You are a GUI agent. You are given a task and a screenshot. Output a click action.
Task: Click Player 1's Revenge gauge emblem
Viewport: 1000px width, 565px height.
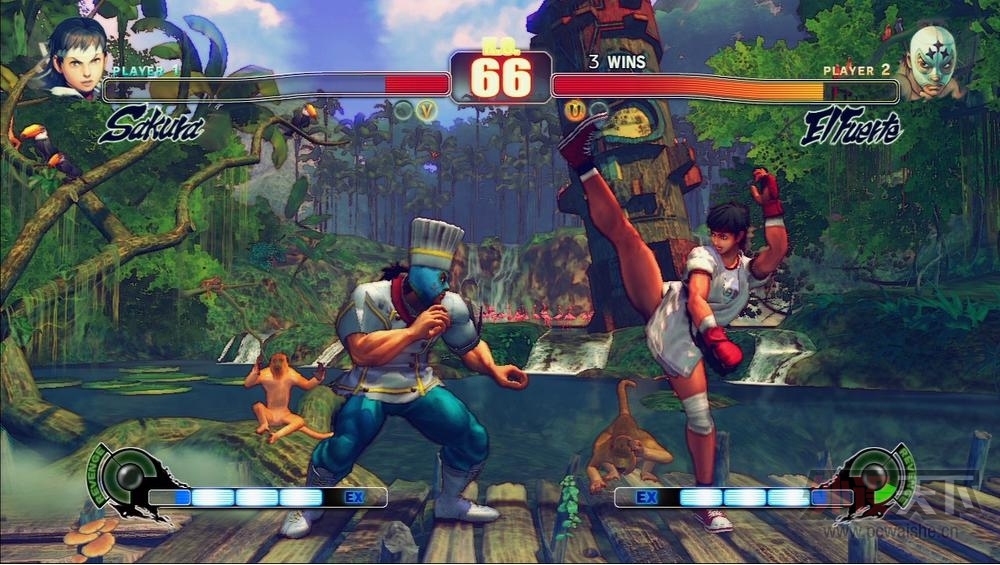click(x=127, y=479)
